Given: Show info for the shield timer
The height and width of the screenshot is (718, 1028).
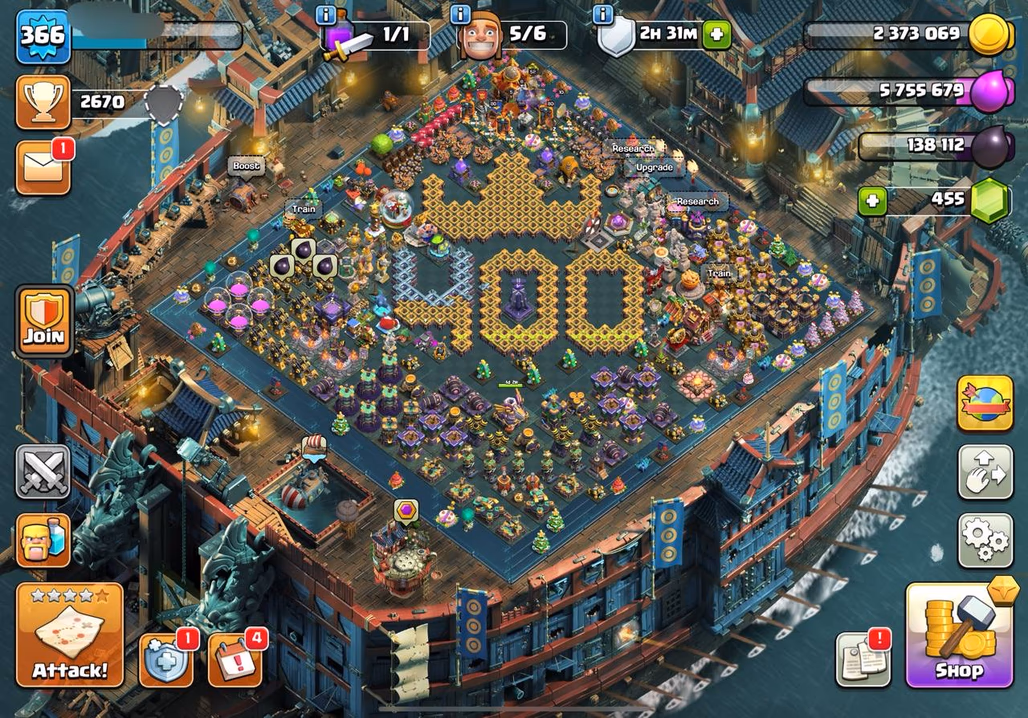Looking at the screenshot, I should (603, 15).
